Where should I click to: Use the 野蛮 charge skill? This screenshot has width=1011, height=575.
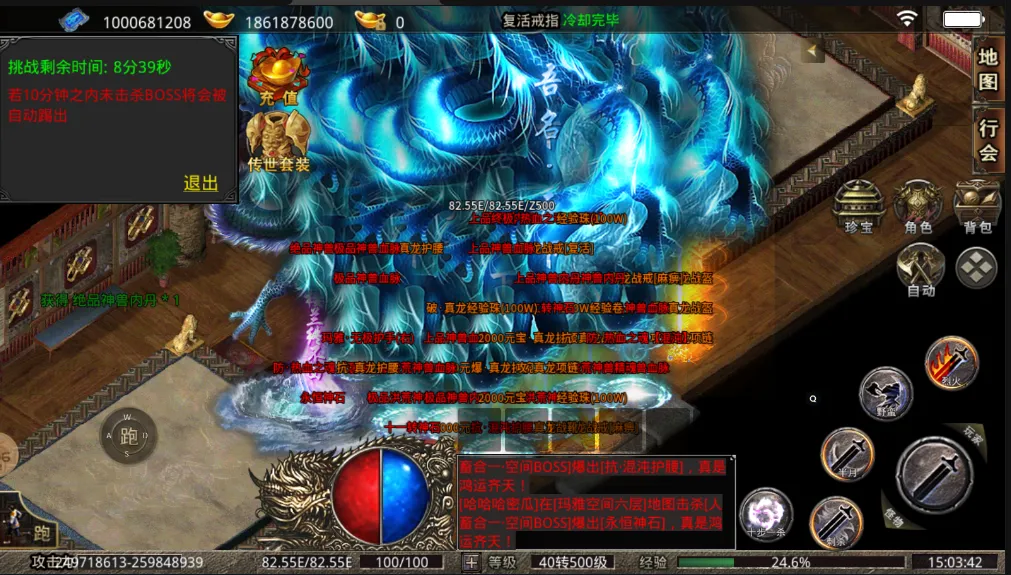[x=885, y=392]
